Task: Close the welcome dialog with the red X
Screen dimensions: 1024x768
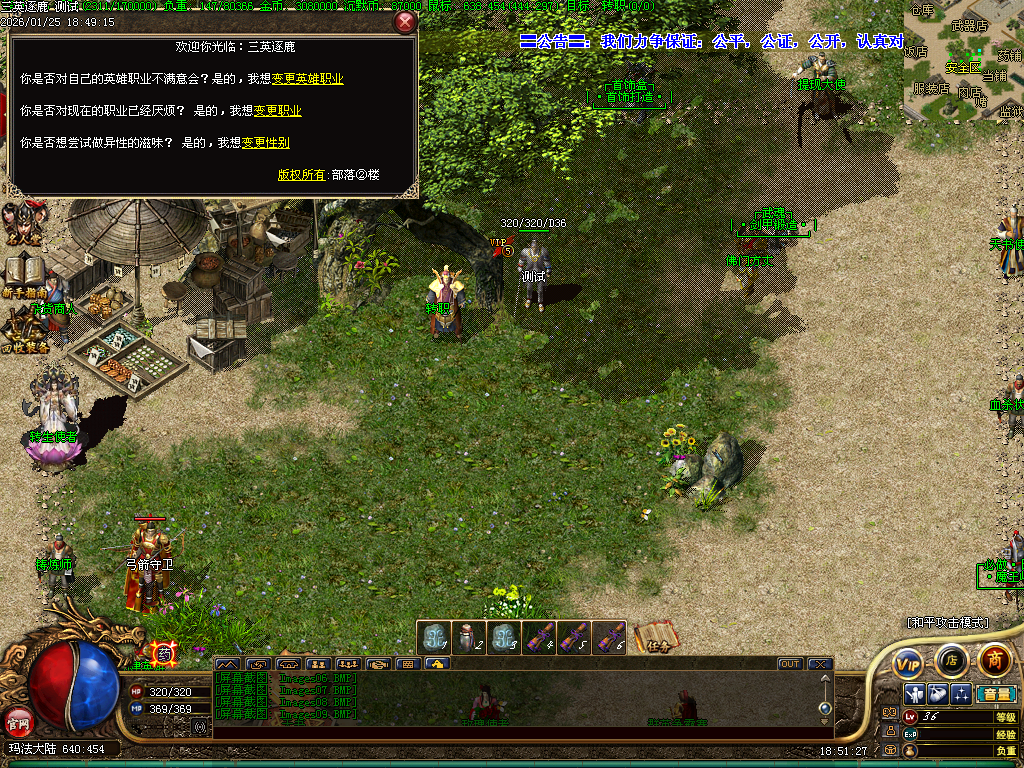Action: (x=405, y=22)
